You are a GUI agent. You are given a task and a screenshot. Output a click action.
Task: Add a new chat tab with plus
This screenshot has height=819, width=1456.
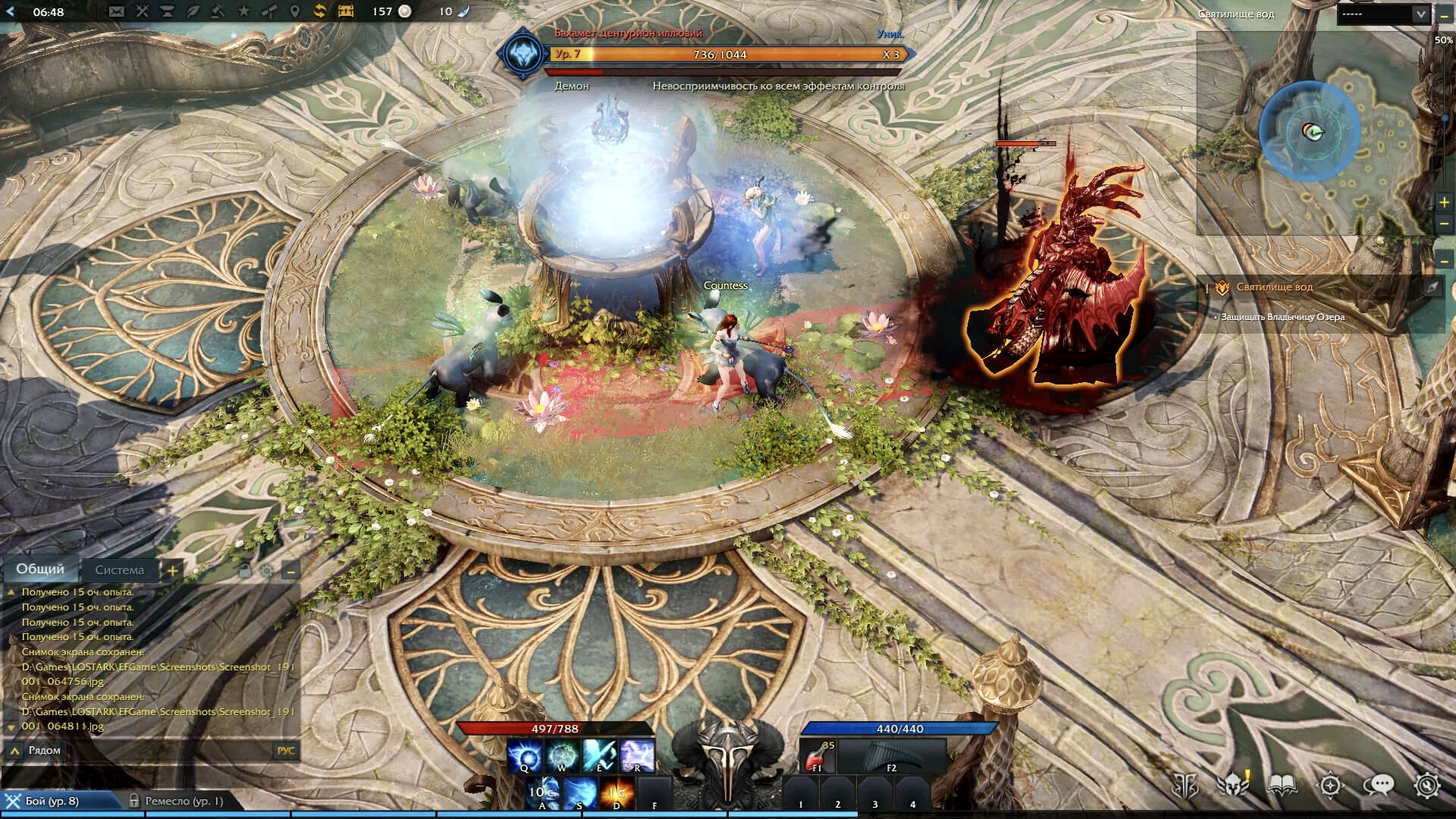coord(172,570)
